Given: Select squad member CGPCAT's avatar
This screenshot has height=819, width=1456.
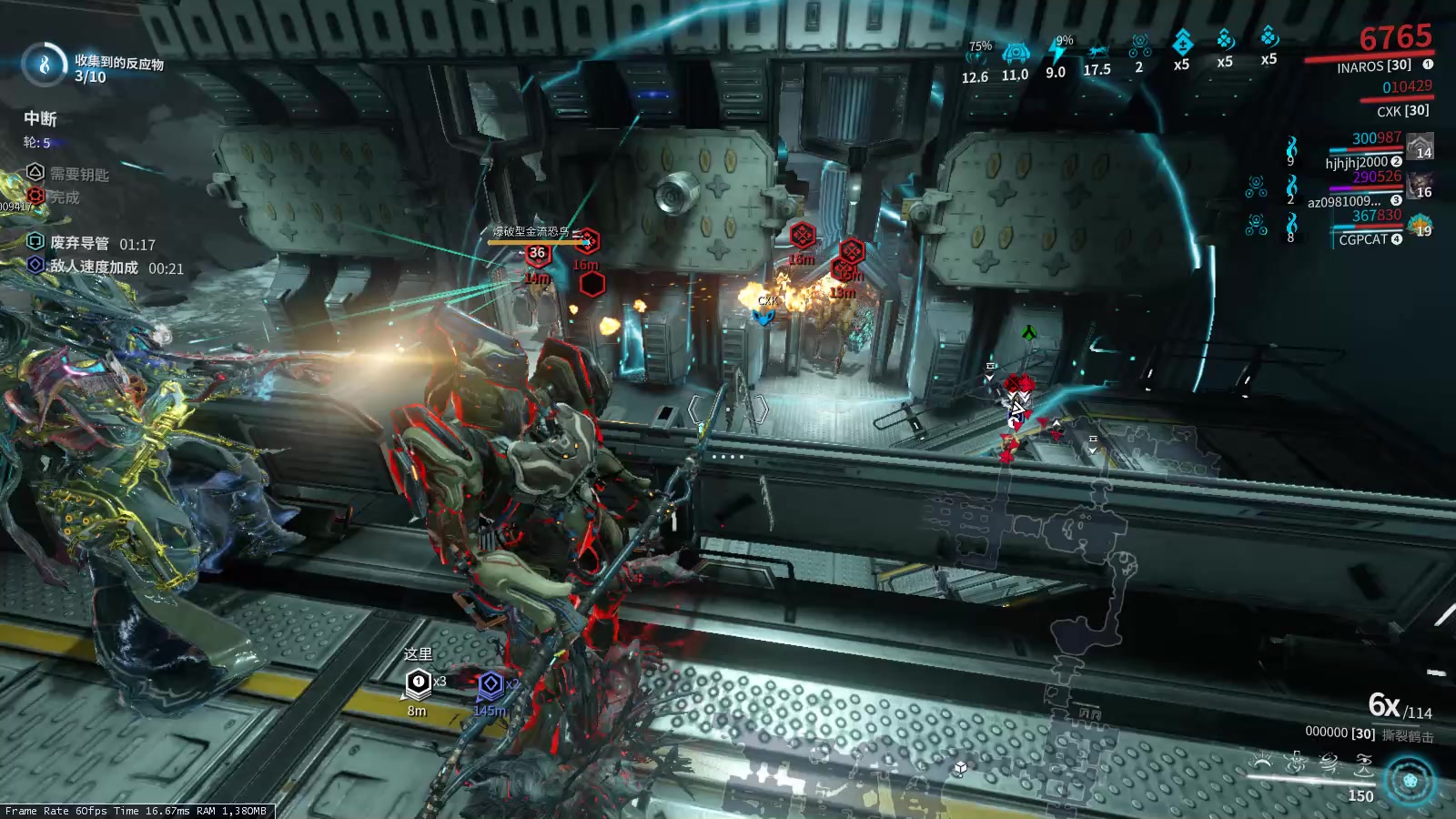Looking at the screenshot, I should (1421, 225).
